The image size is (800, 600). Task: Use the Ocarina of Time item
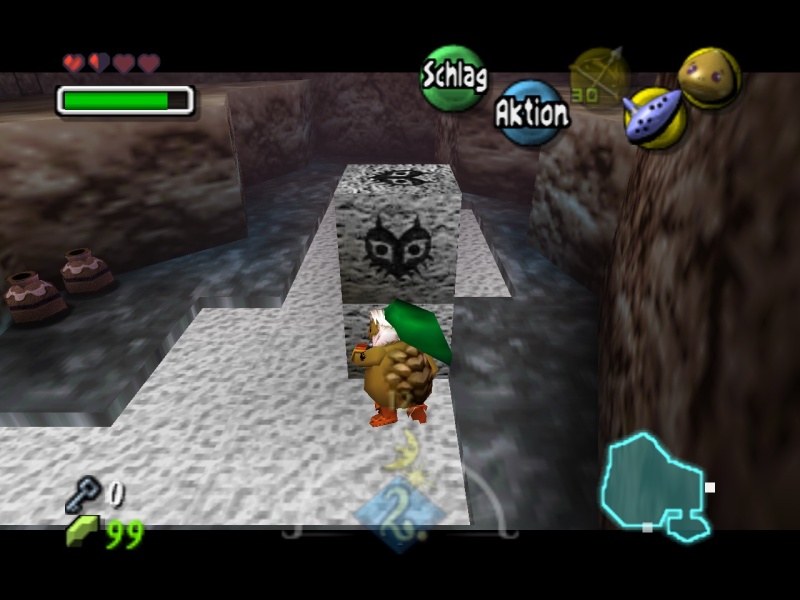click(x=653, y=117)
